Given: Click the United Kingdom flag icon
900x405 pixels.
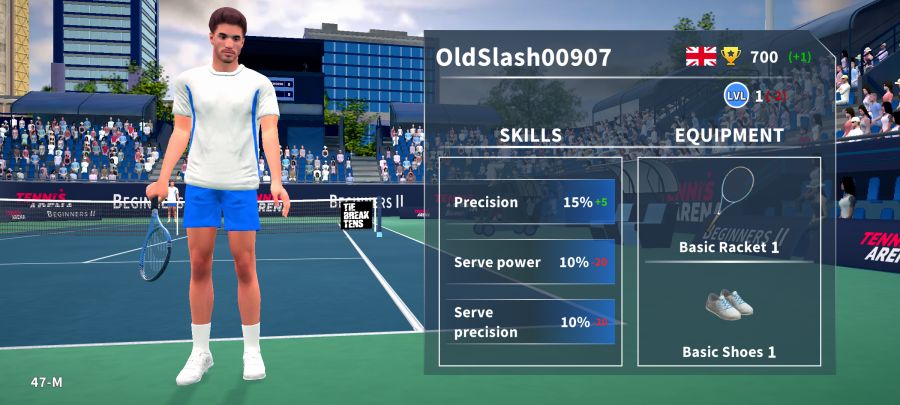Looking at the screenshot, I should [700, 56].
